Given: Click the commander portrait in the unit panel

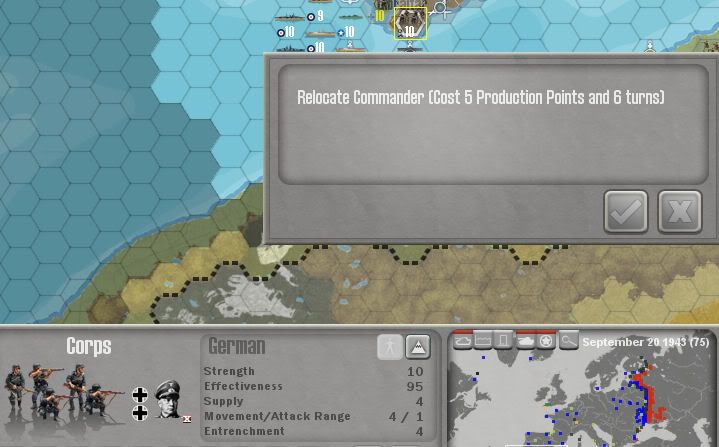Looking at the screenshot, I should [168, 399].
